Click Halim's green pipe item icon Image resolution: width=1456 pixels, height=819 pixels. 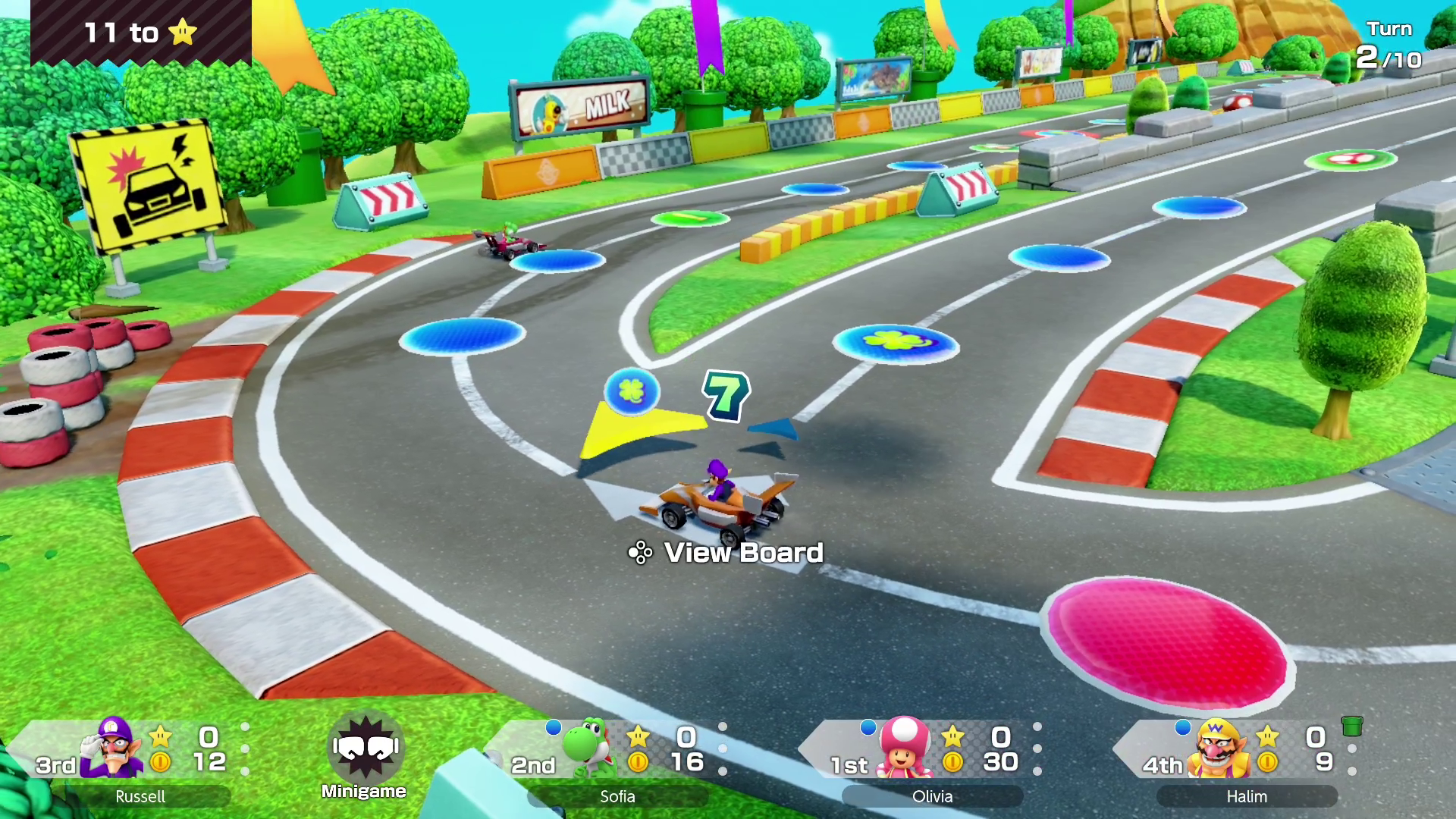click(x=1351, y=726)
